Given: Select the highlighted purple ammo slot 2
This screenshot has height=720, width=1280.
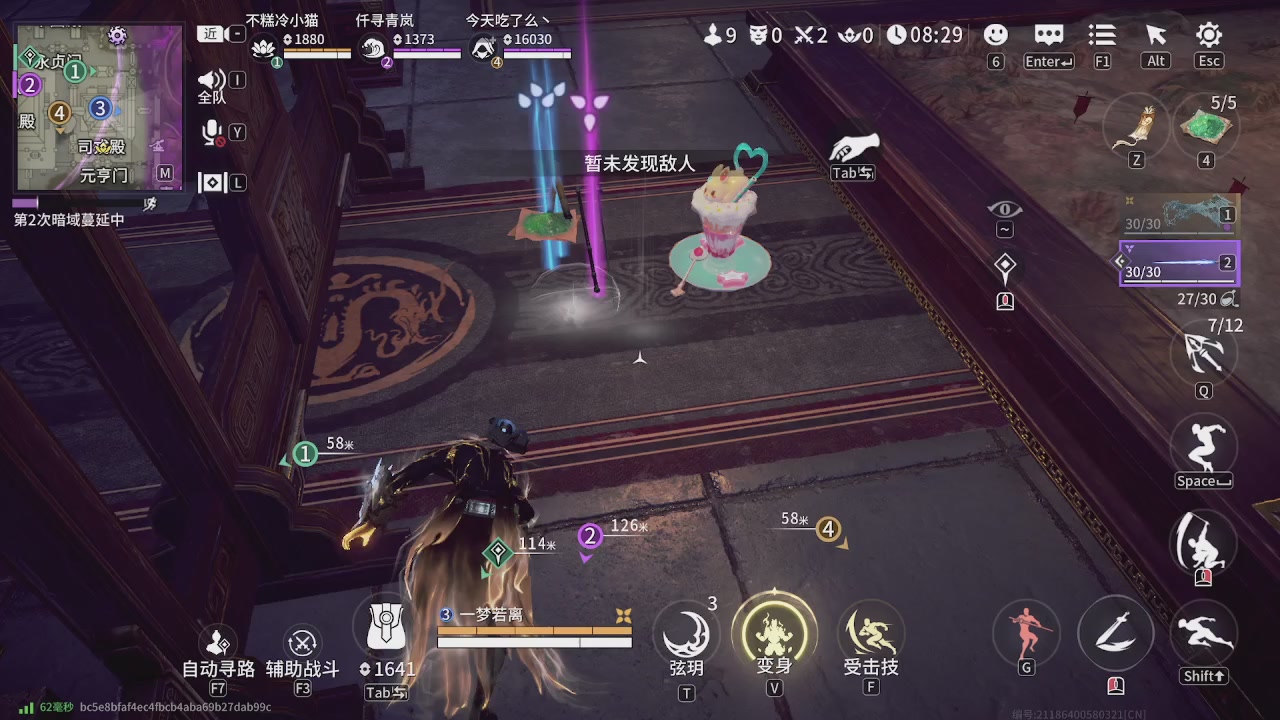Looking at the screenshot, I should [x=1180, y=263].
